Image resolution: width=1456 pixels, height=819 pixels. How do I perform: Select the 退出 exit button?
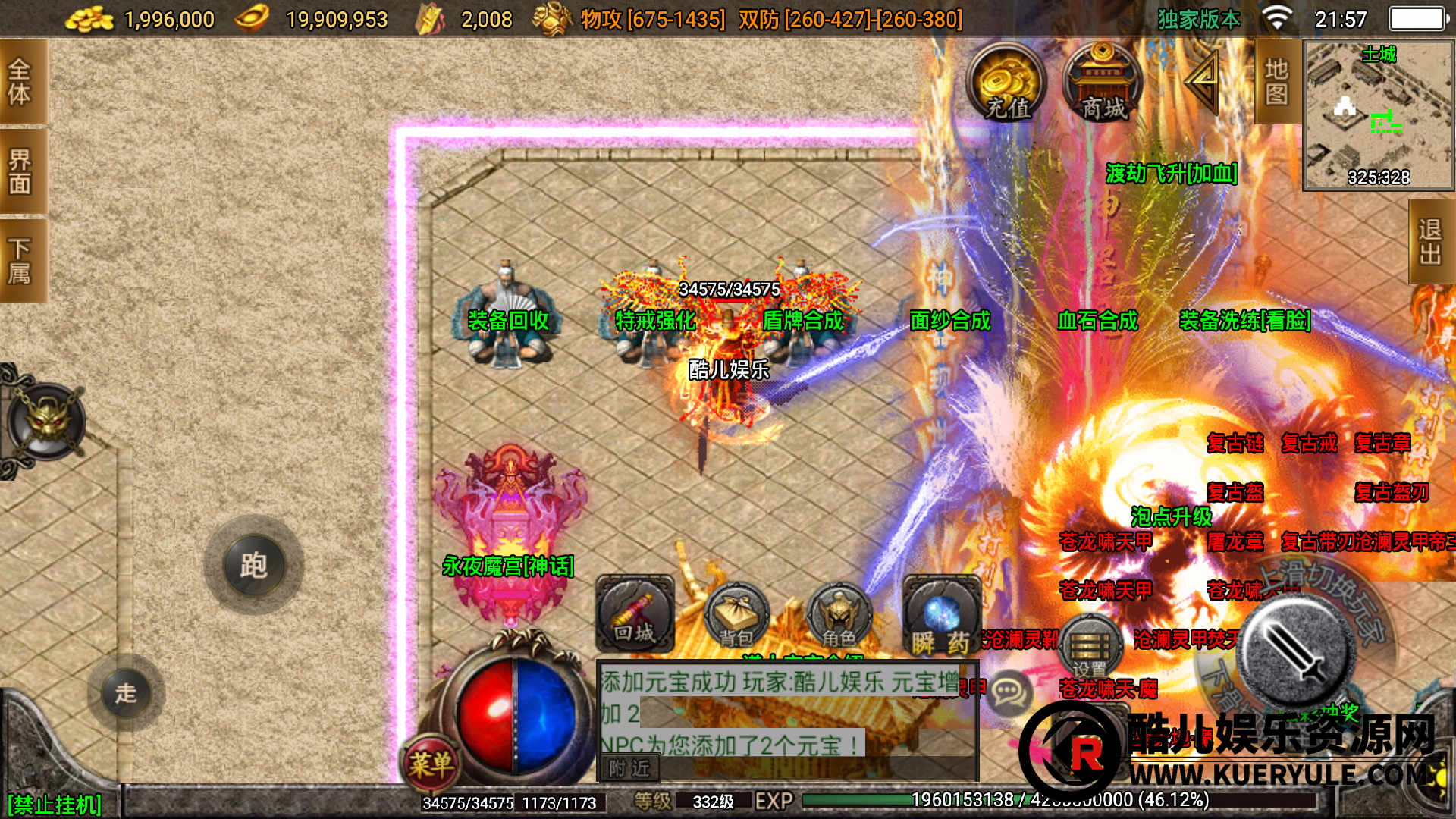point(1430,242)
